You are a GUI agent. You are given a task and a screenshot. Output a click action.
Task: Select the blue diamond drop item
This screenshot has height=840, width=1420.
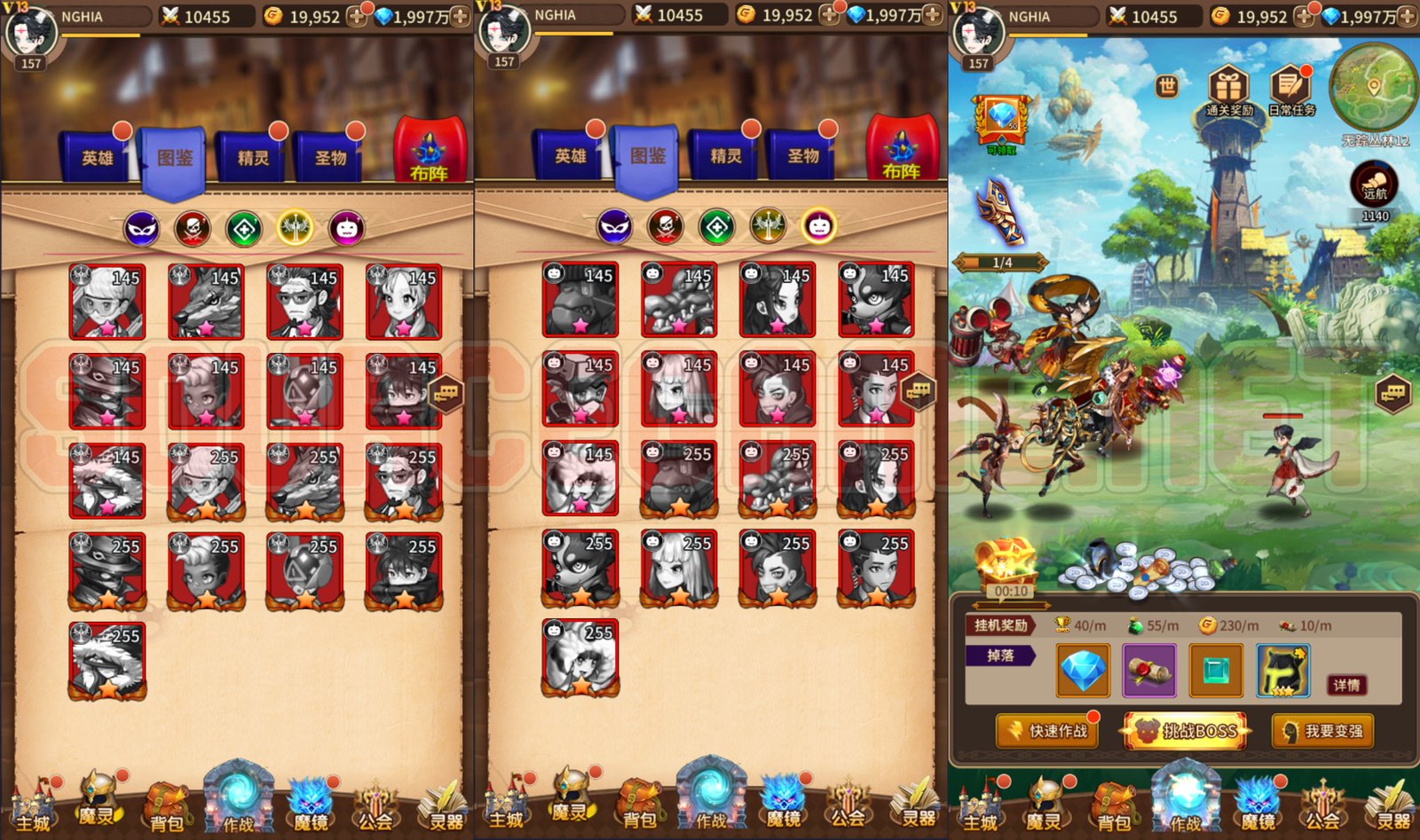coord(1083,670)
